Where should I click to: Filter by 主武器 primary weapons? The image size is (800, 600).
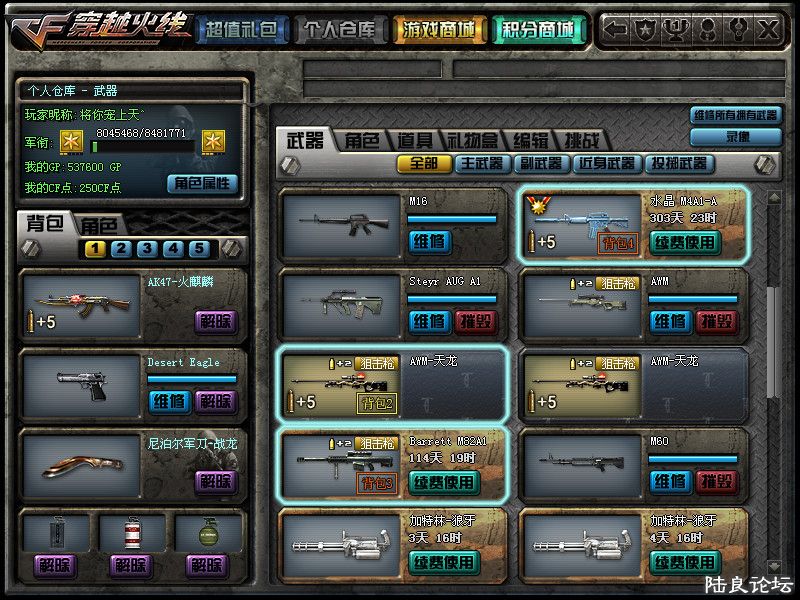click(482, 163)
